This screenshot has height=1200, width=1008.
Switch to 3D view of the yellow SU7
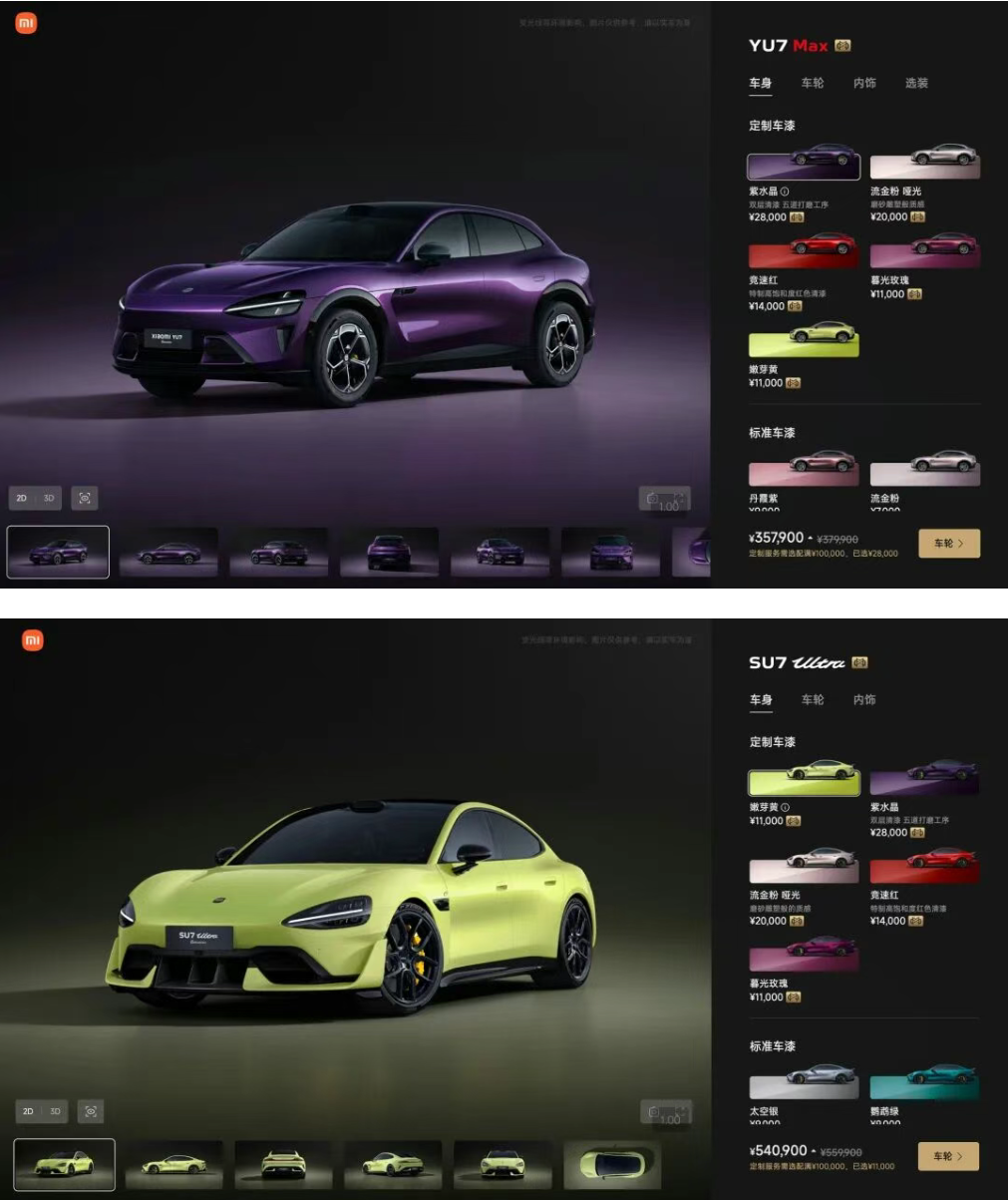click(x=56, y=1111)
